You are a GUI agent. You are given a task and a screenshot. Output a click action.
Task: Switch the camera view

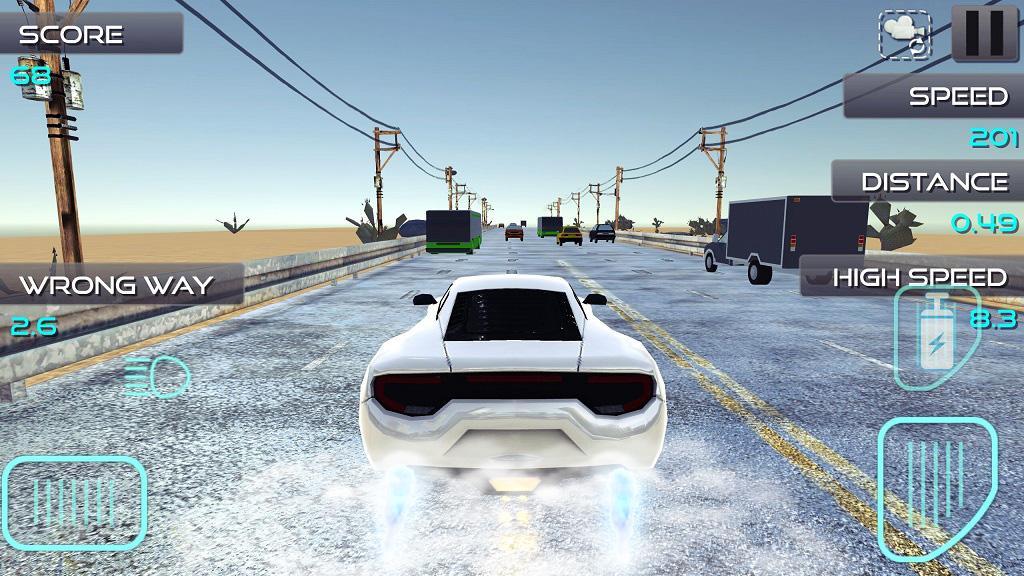tap(904, 35)
